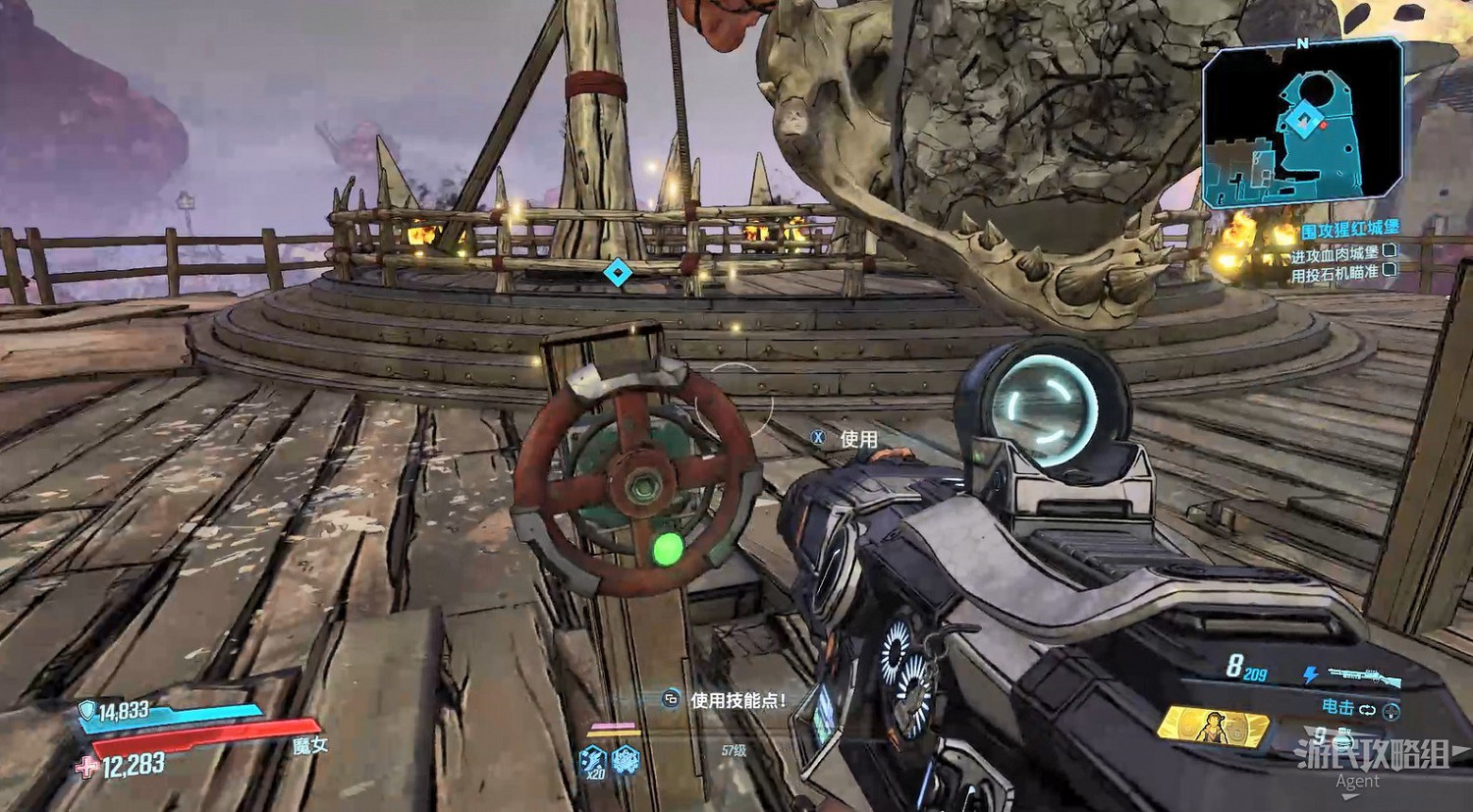Click the diamond objective waypoint marker
This screenshot has height=812, width=1473.
[617, 272]
